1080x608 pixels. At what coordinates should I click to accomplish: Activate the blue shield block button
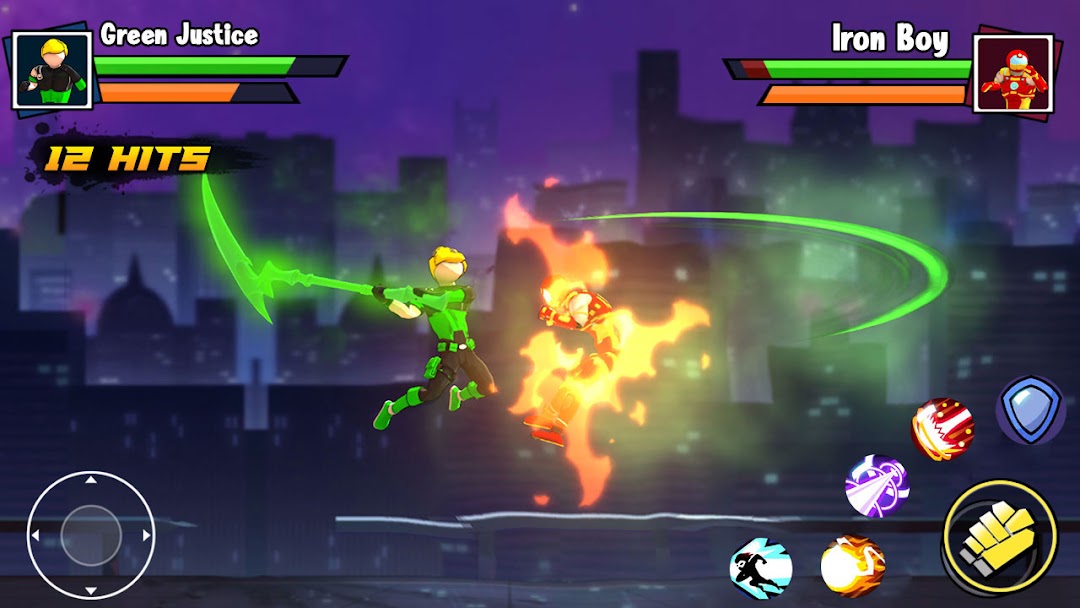pos(1030,410)
